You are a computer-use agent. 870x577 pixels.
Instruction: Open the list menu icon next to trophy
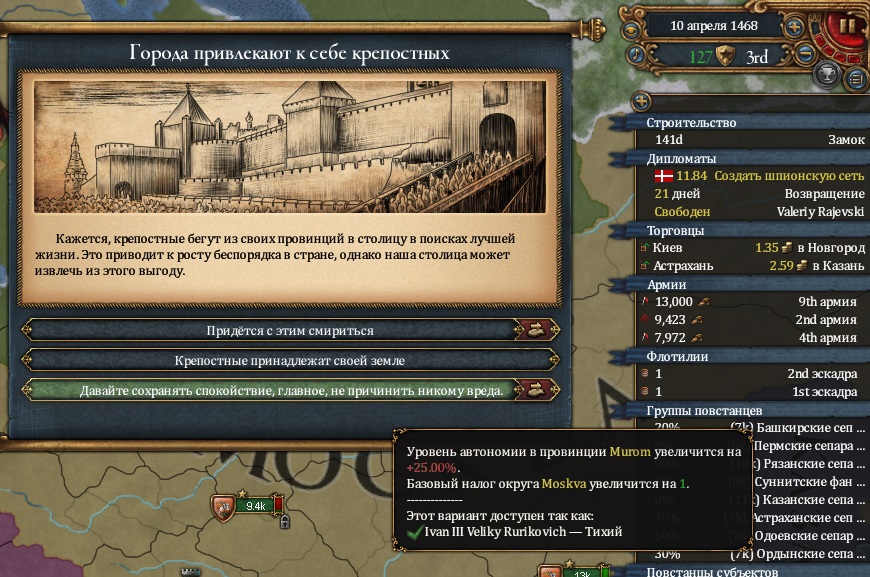855,77
